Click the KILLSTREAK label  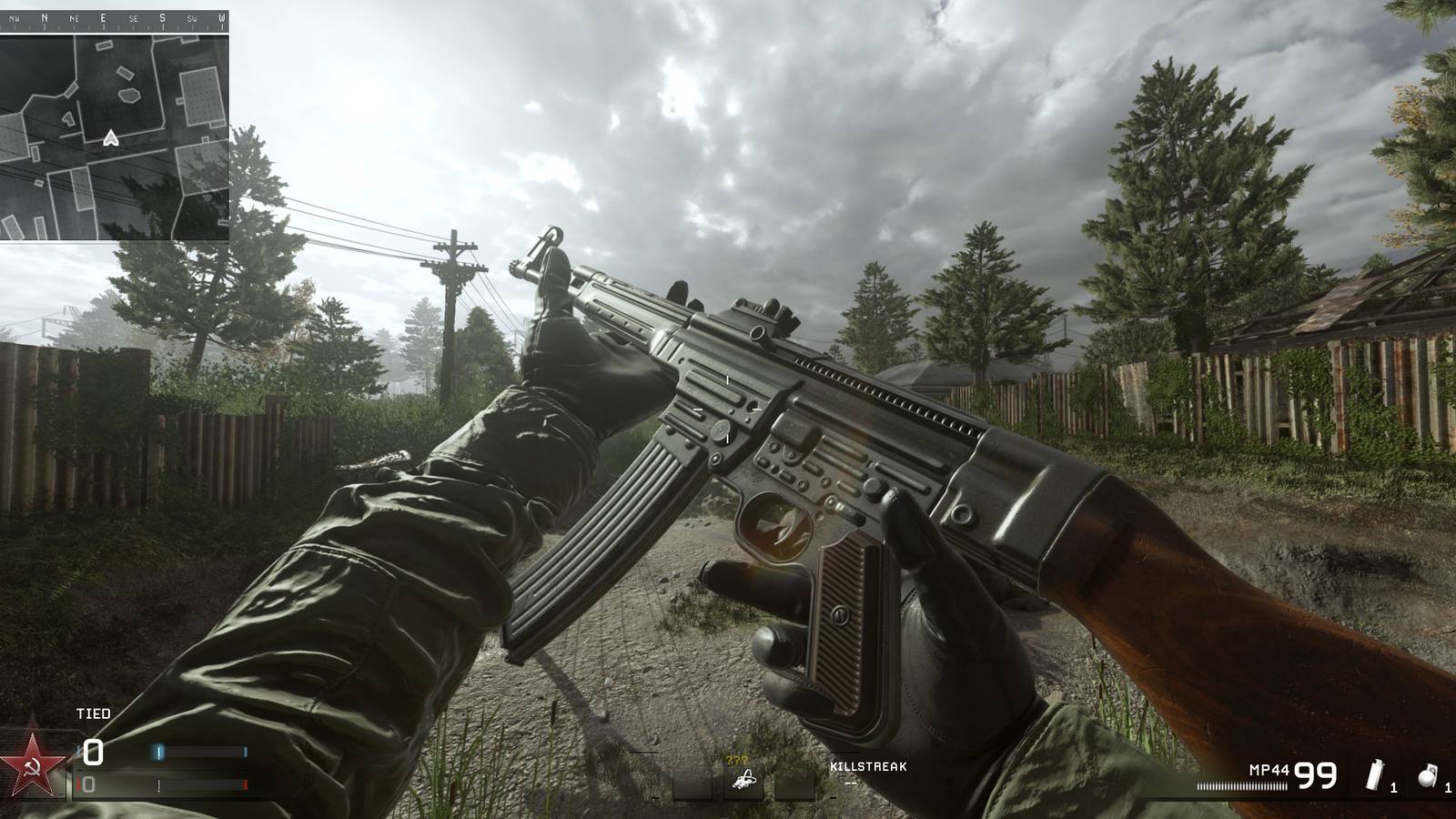(866, 767)
